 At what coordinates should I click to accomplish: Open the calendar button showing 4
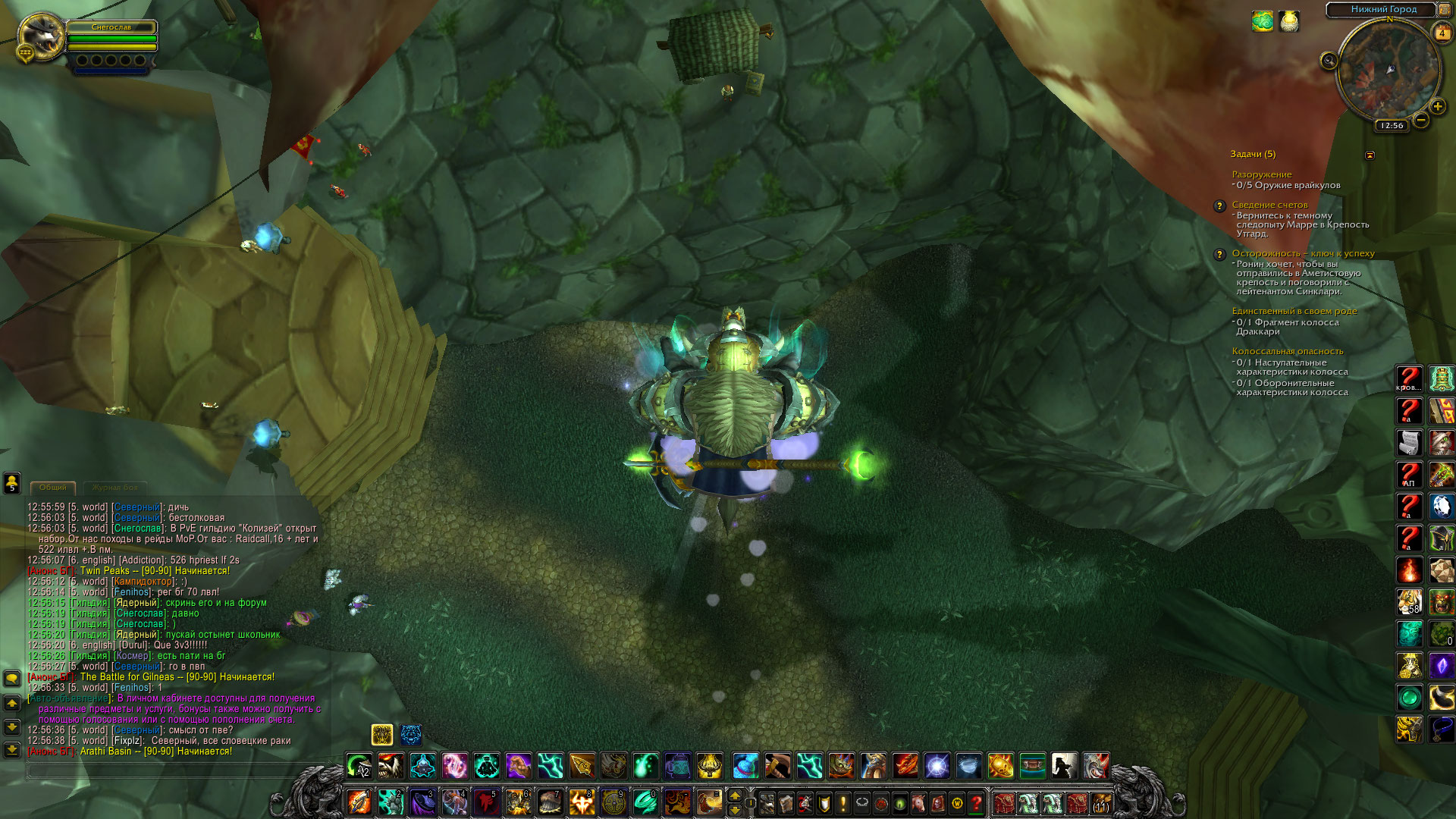click(x=1442, y=33)
